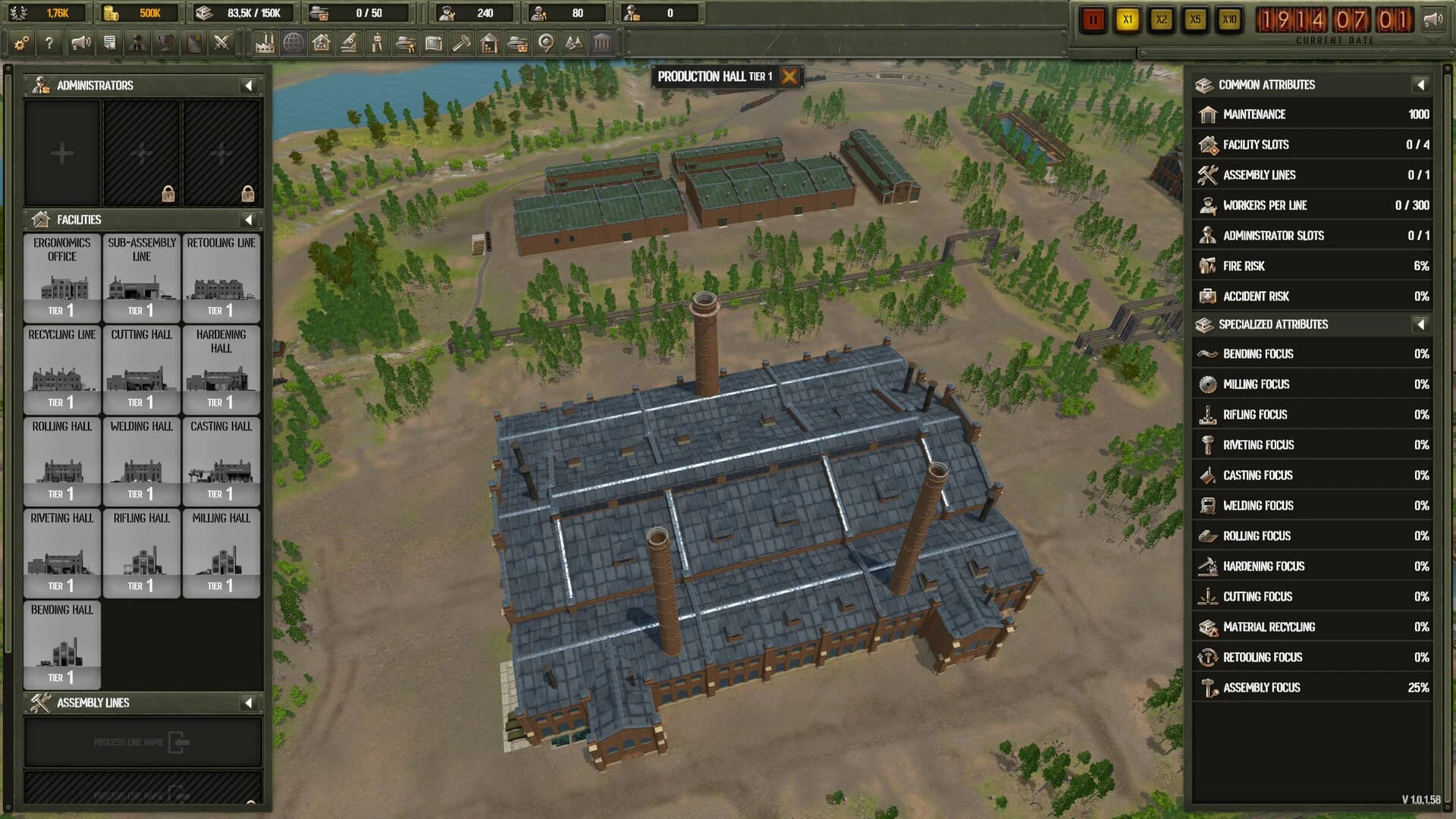Collapse the Administrators panel

[248, 85]
